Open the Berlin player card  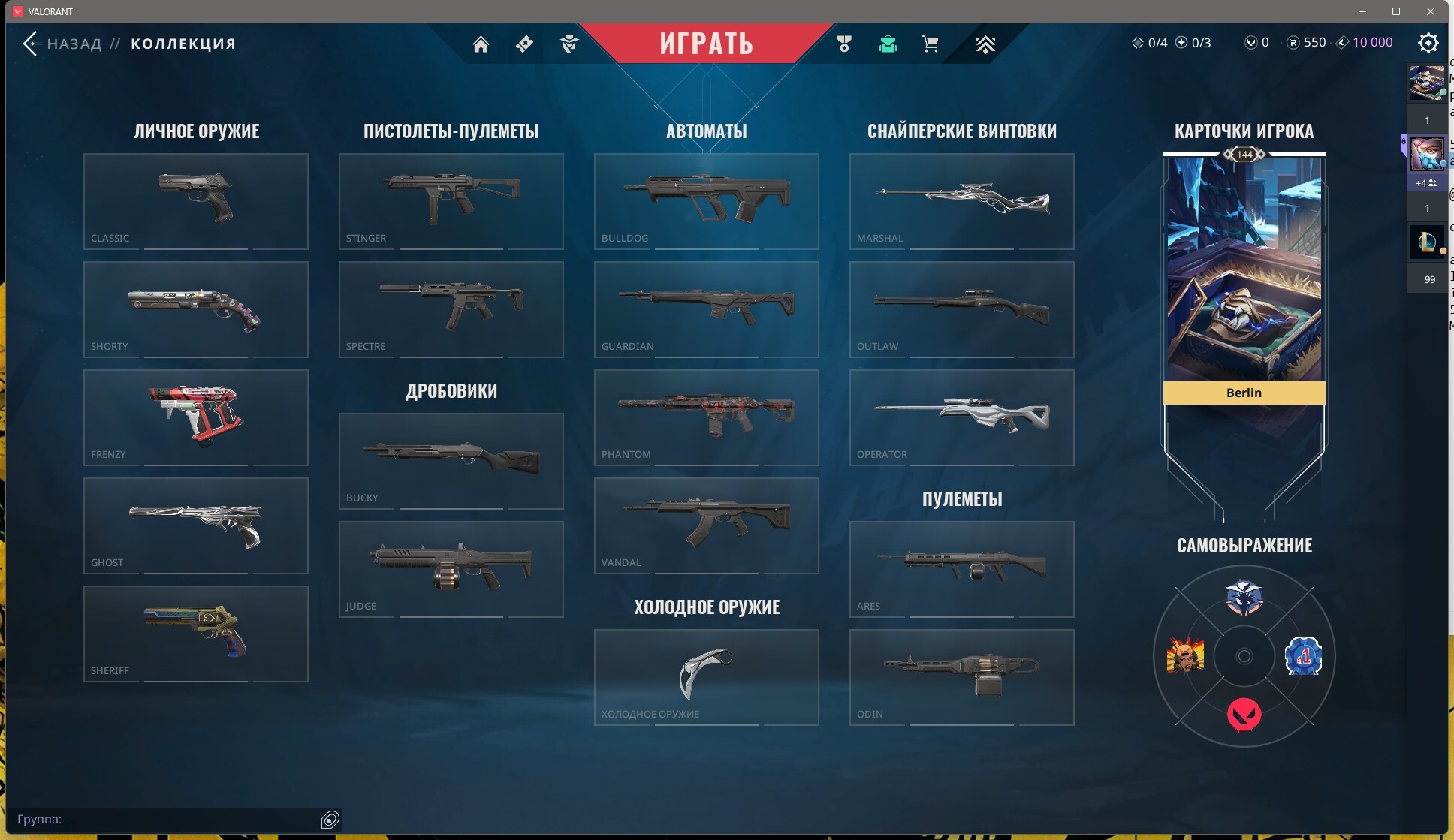1244,278
